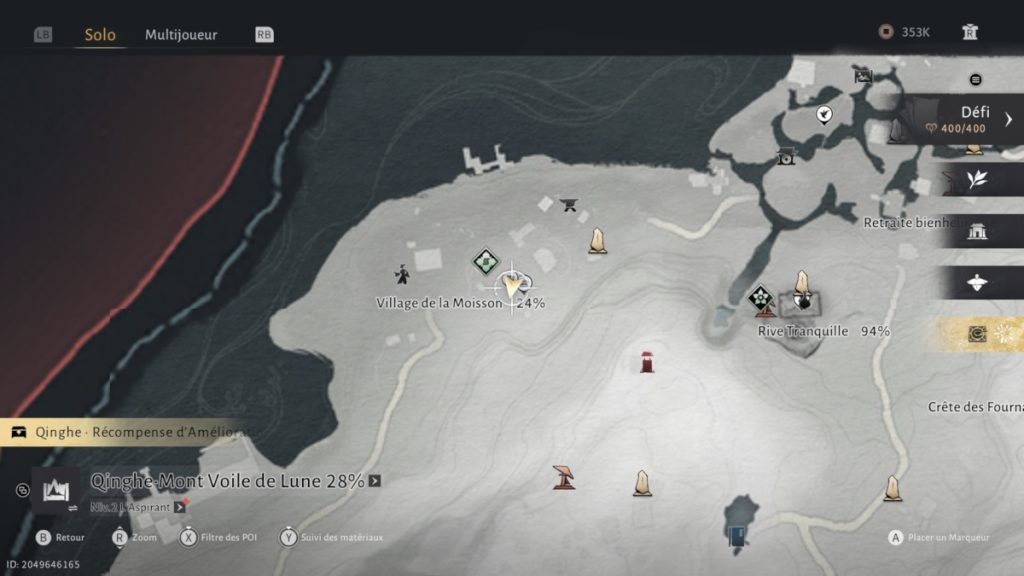Select the diamond marker at Rive Tranquille
This screenshot has width=1024, height=576.
click(x=761, y=298)
